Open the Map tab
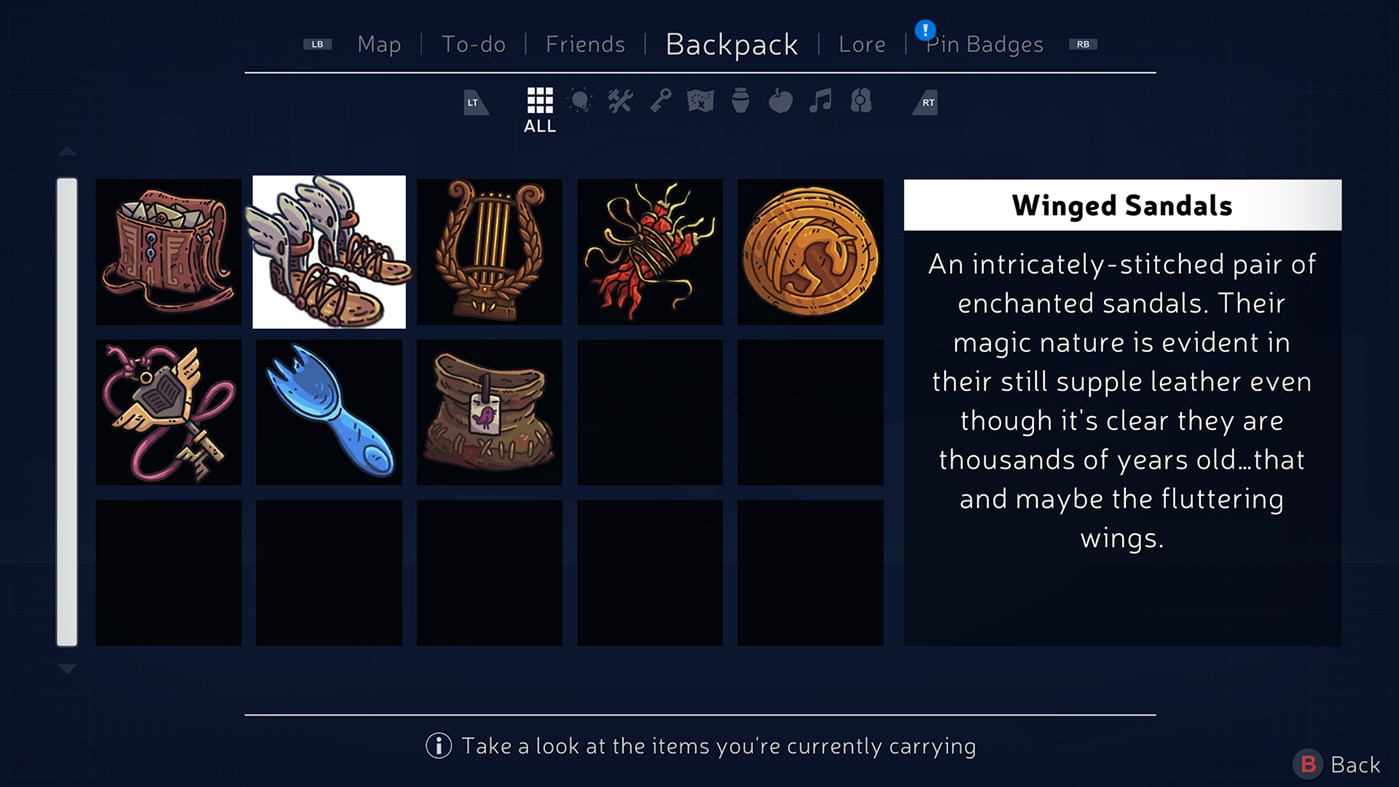 (x=379, y=44)
